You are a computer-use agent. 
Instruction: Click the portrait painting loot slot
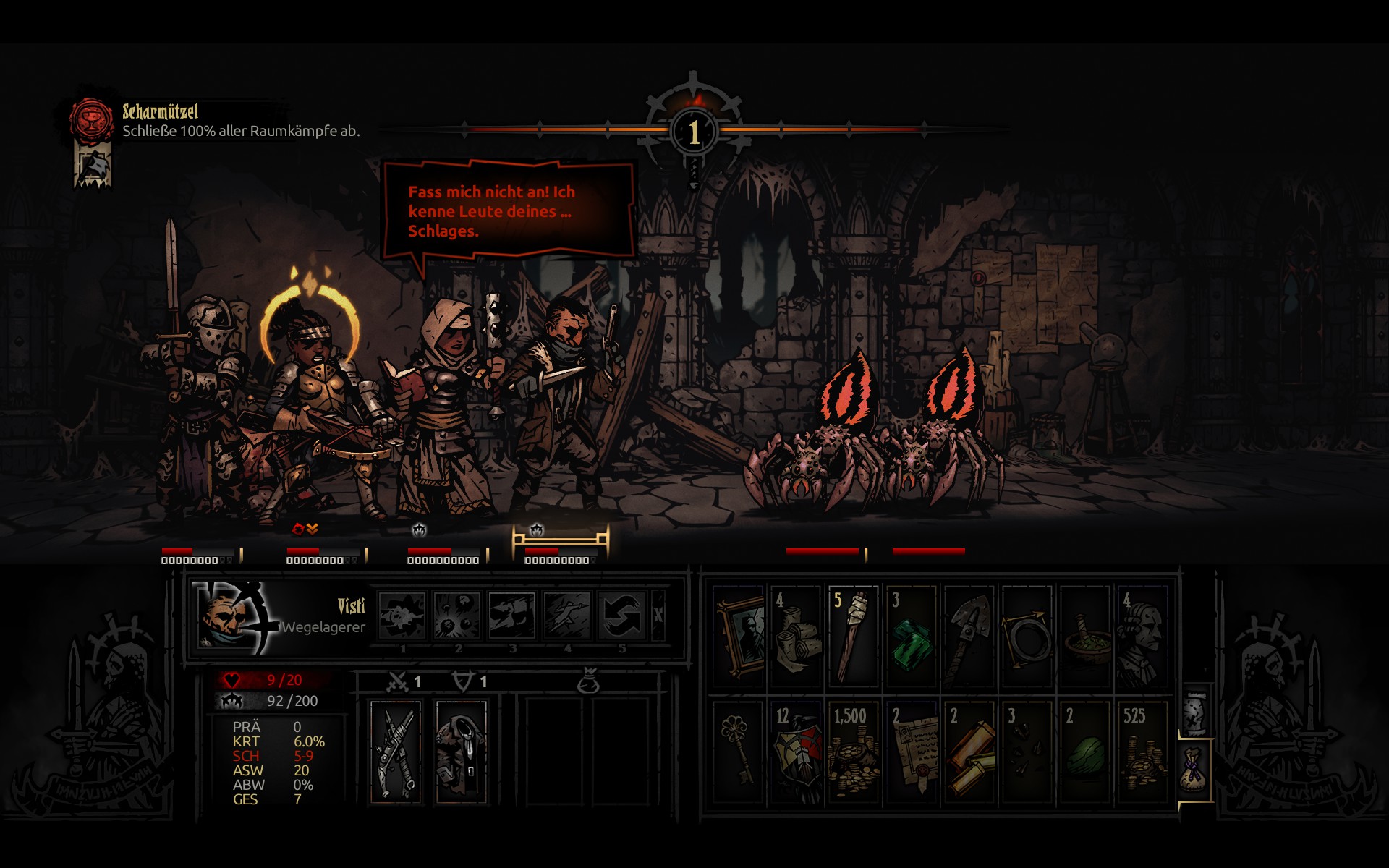[x=739, y=637]
